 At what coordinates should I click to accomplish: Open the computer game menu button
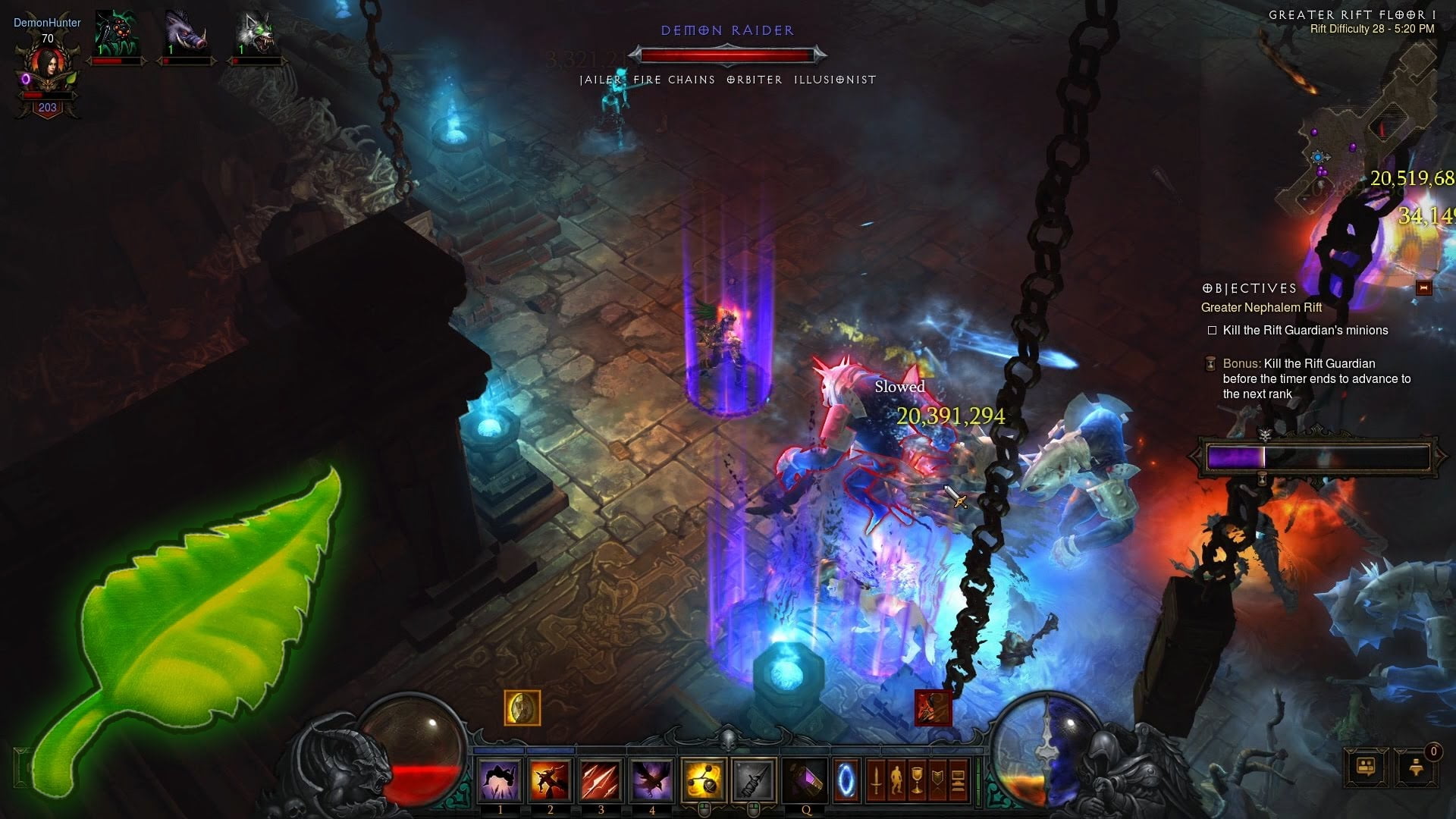click(958, 780)
